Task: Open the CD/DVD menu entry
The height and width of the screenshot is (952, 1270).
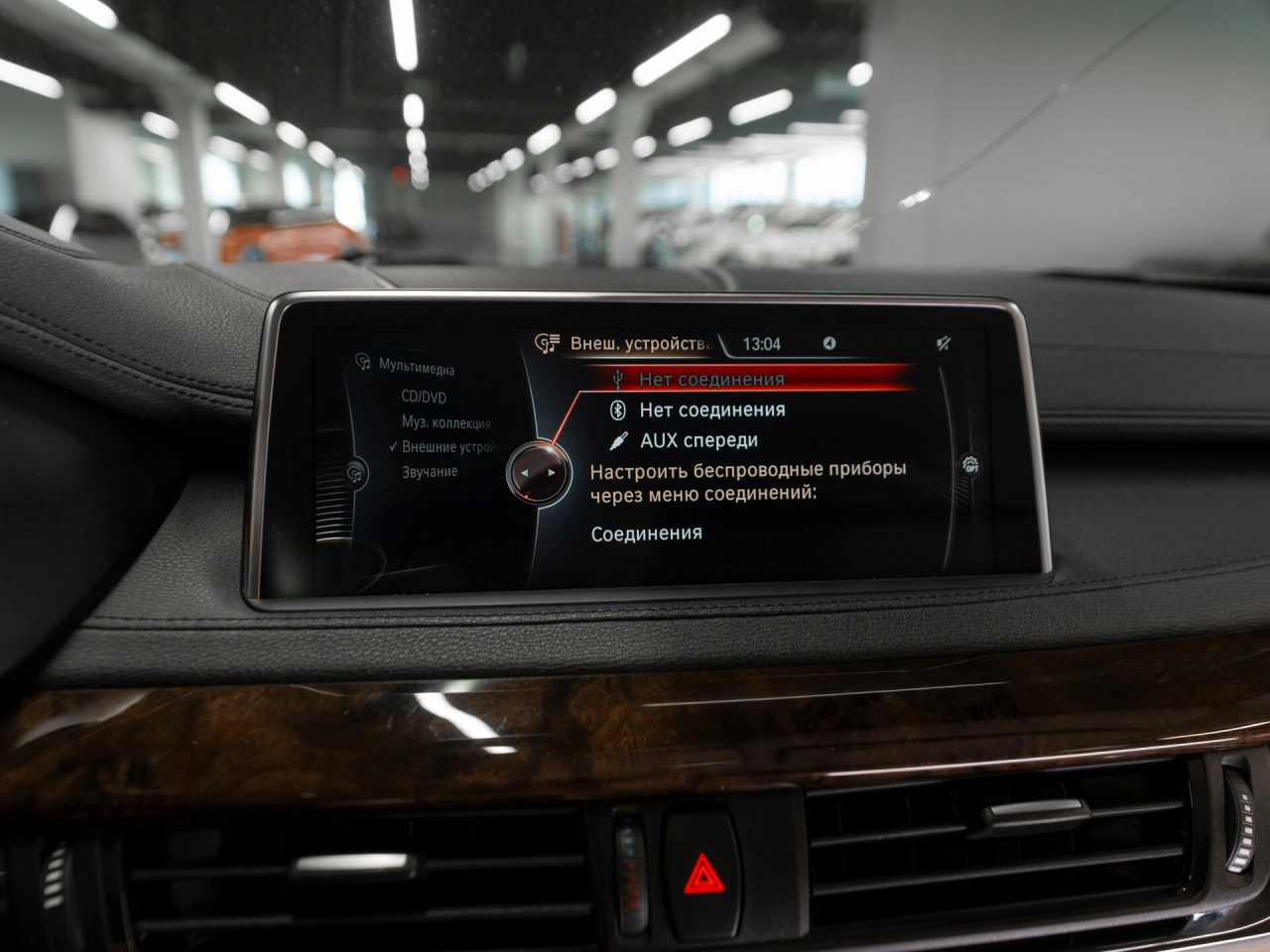Action: click(424, 397)
